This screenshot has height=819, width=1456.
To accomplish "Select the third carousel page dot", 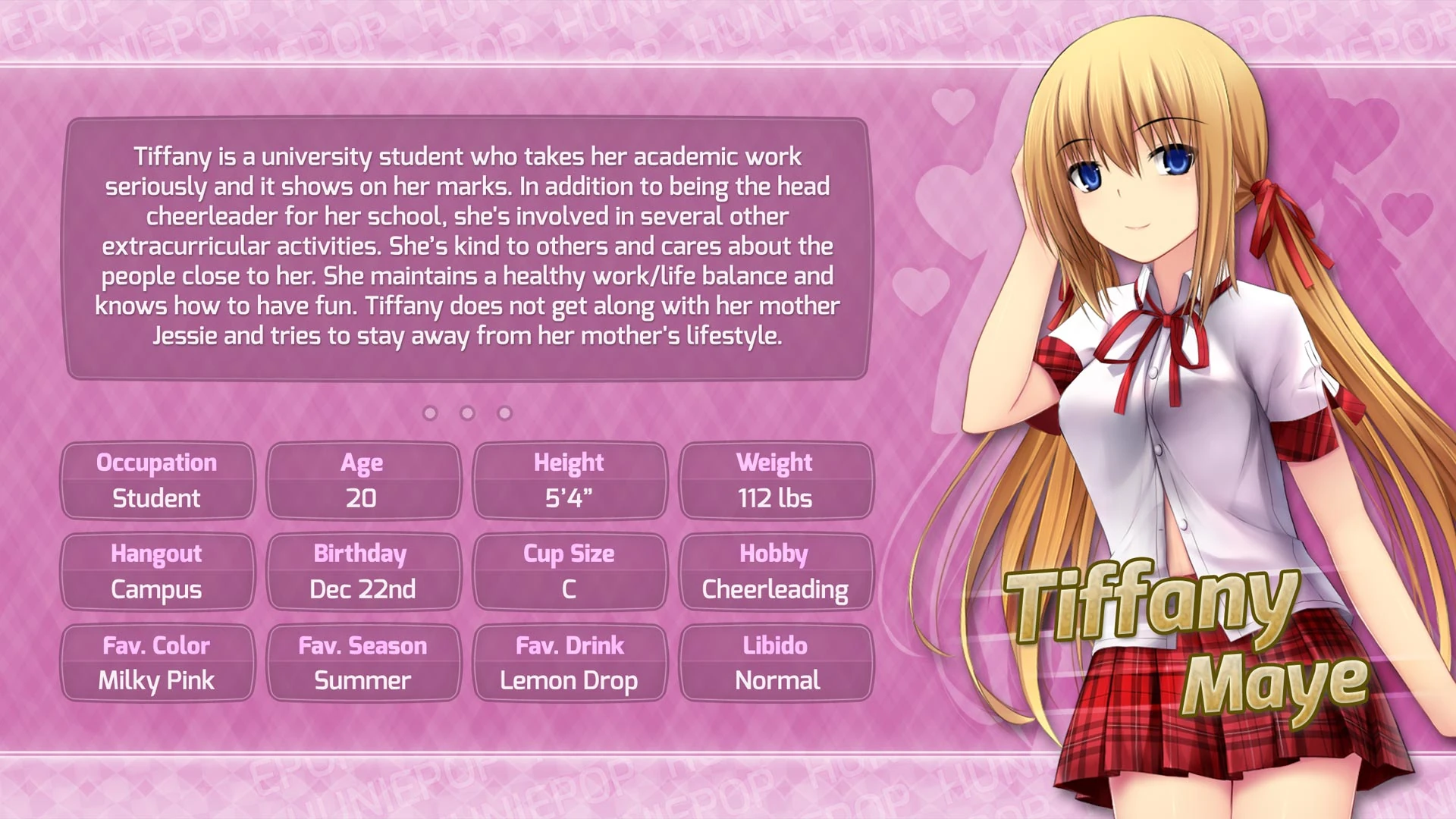I will 503,413.
